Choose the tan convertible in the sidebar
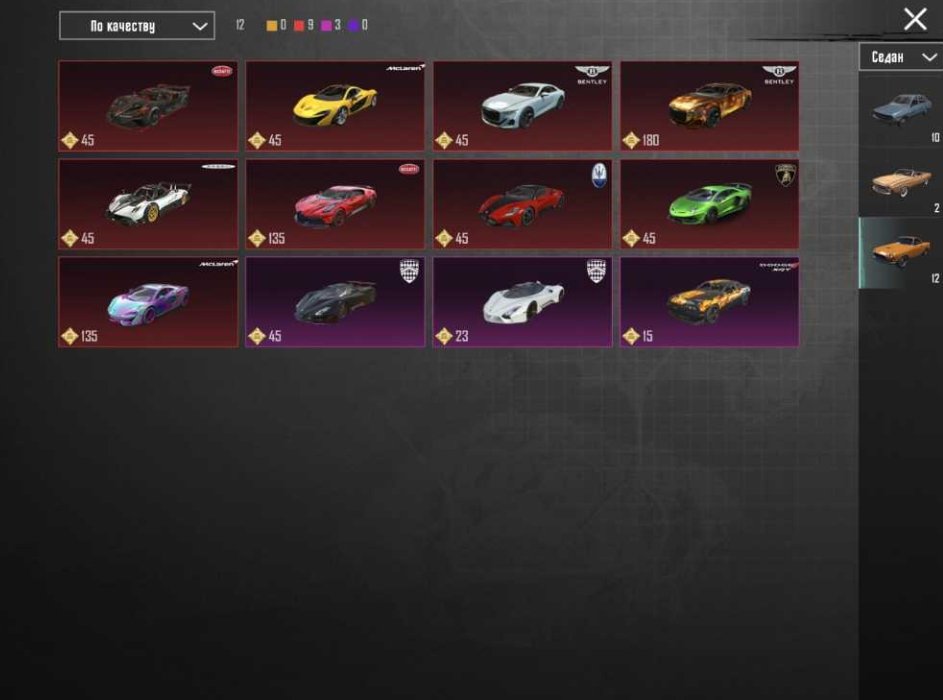The width and height of the screenshot is (943, 700). point(900,182)
